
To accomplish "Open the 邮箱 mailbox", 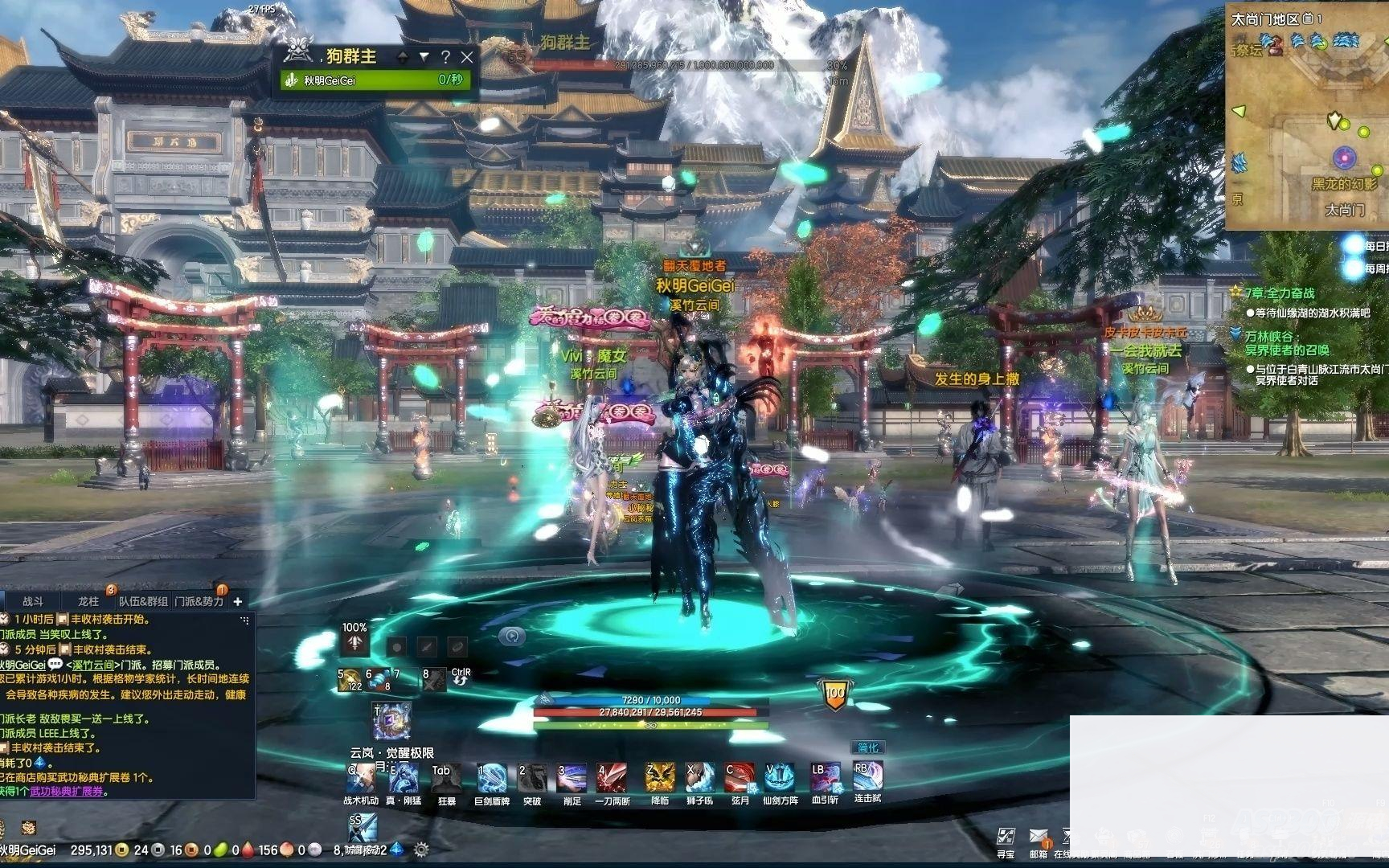I will click(1039, 839).
